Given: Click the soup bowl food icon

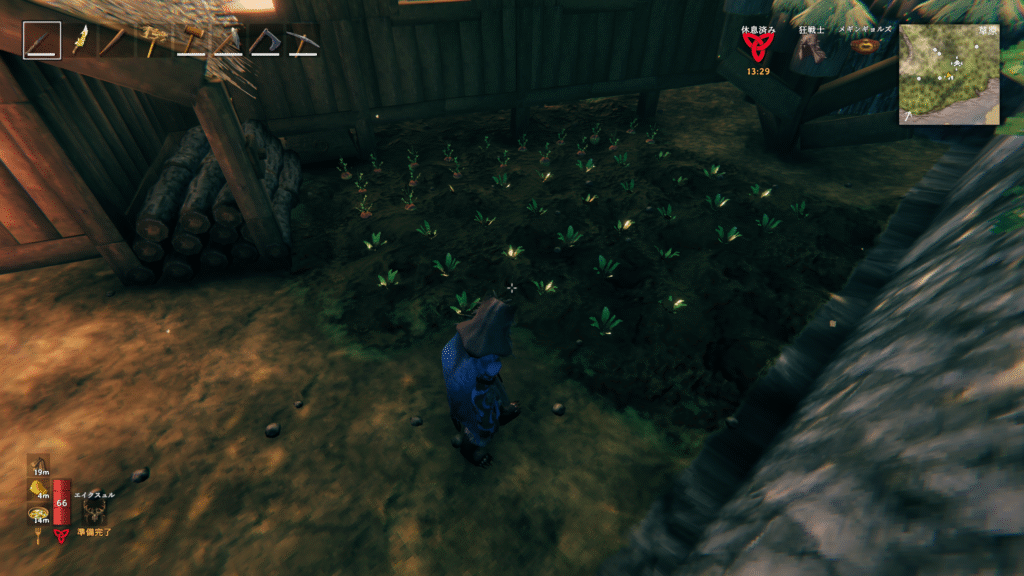Looking at the screenshot, I should point(39,514).
